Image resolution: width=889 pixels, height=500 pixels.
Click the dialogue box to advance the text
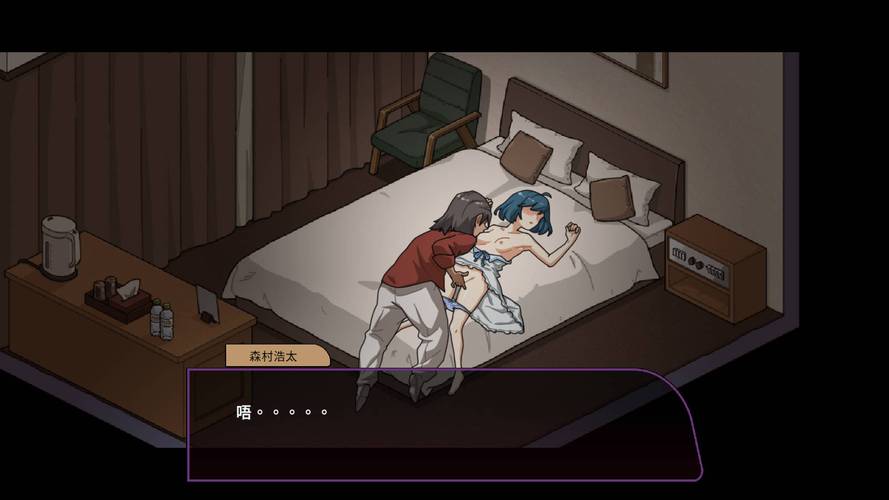(443, 425)
